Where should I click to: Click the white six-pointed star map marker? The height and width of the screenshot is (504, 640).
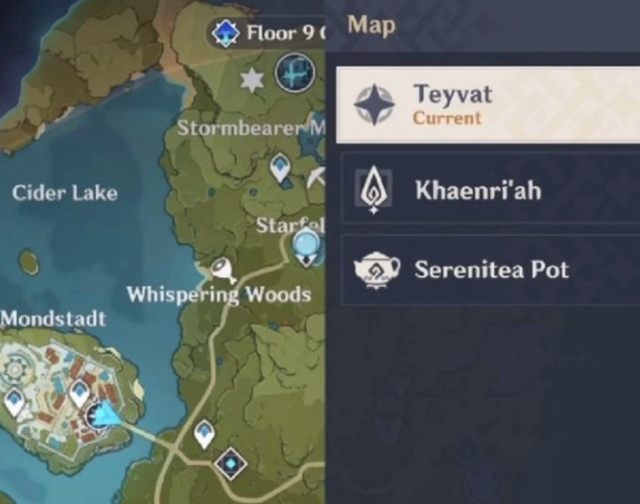(x=252, y=79)
